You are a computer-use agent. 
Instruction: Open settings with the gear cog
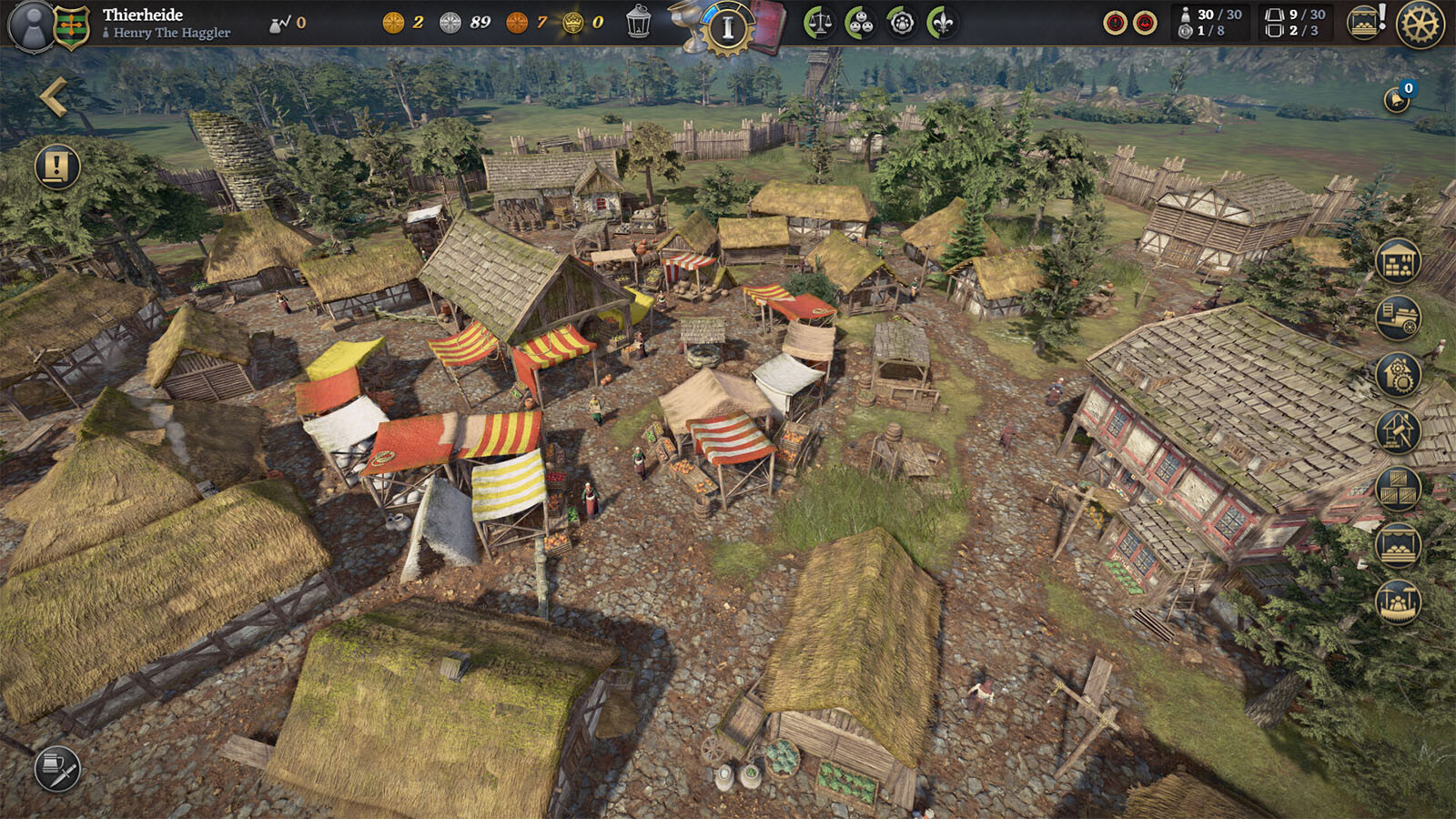1420,25
